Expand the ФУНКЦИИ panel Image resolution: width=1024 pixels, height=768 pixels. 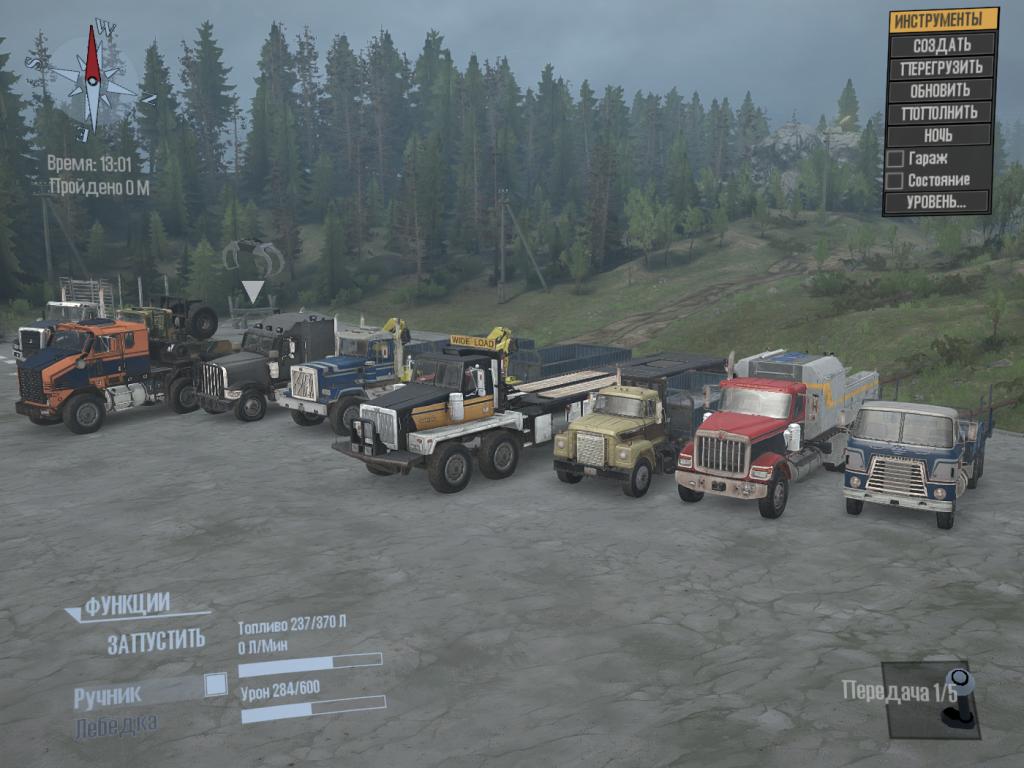click(x=126, y=605)
